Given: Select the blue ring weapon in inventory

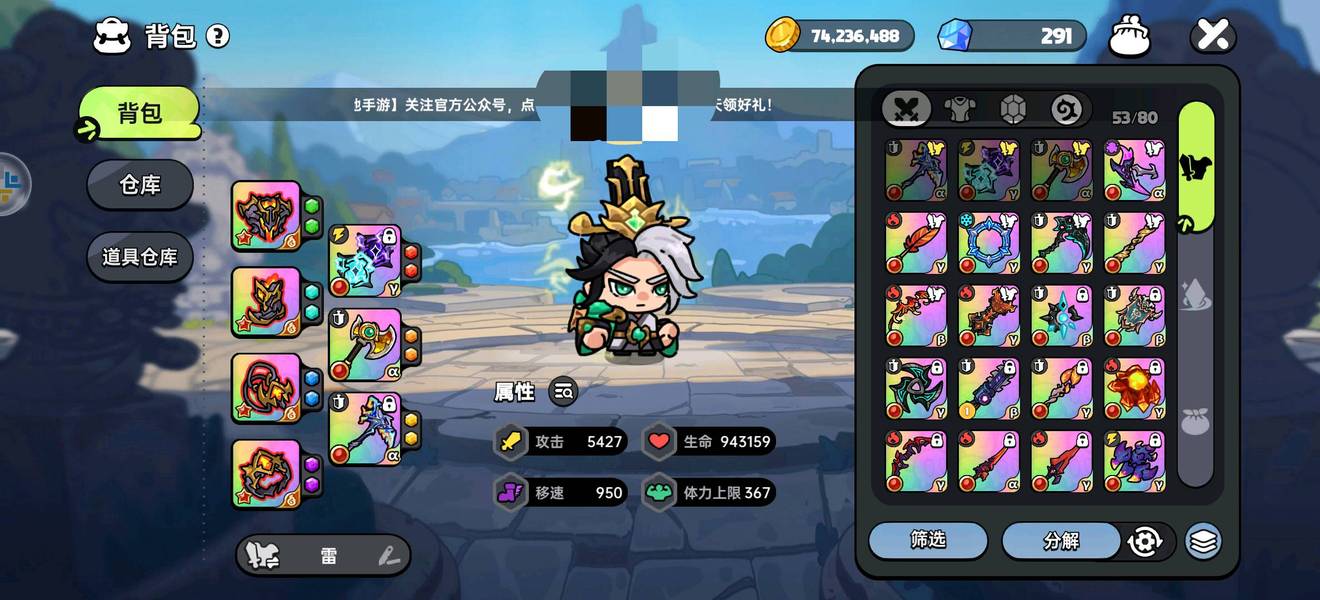Looking at the screenshot, I should pos(989,243).
